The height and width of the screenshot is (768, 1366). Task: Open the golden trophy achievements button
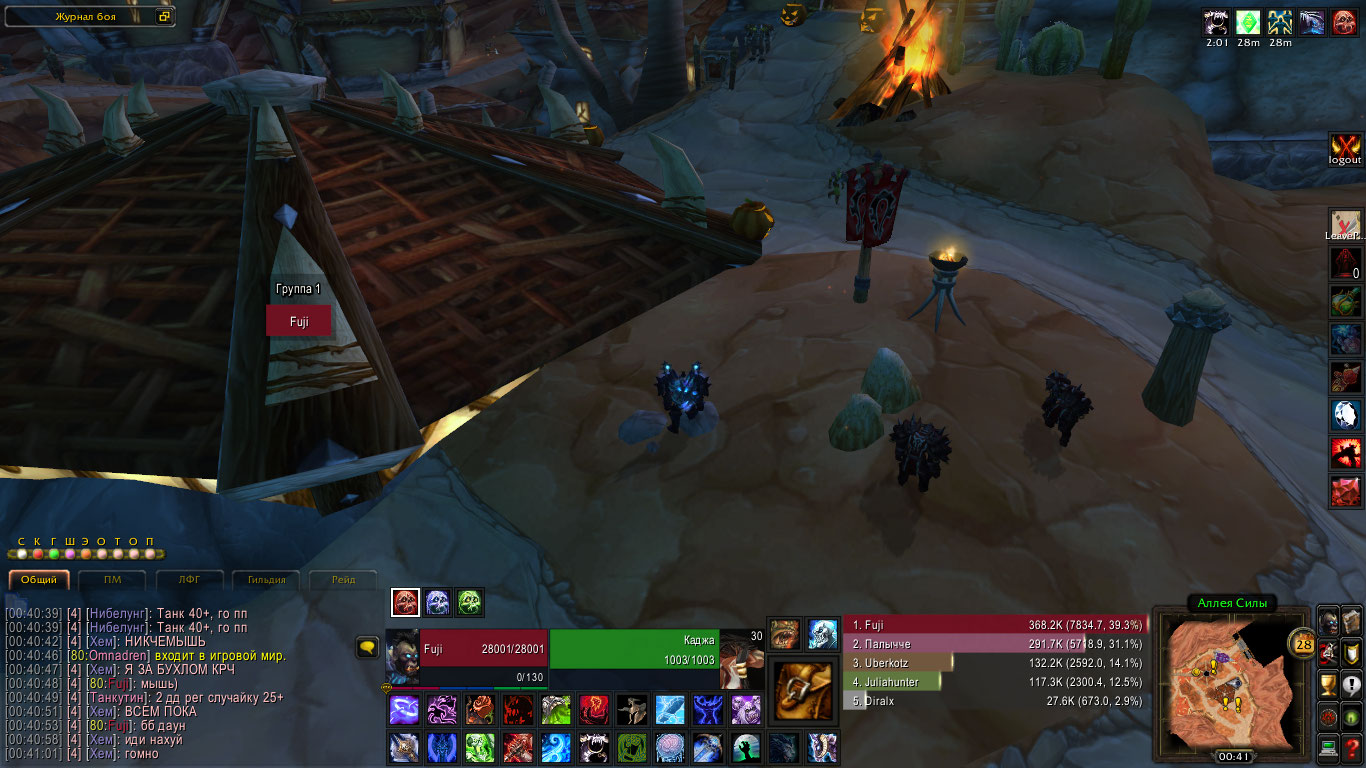click(x=1328, y=685)
